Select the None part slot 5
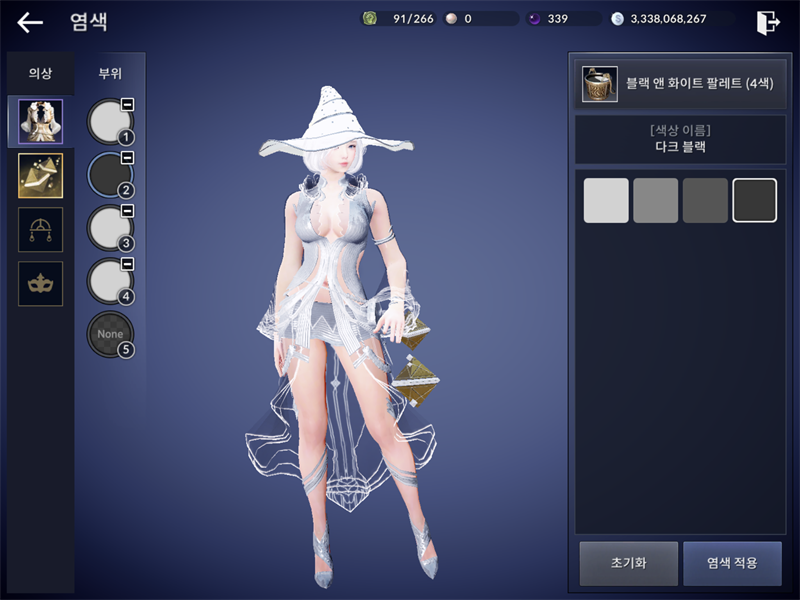The height and width of the screenshot is (600, 800). [110, 334]
